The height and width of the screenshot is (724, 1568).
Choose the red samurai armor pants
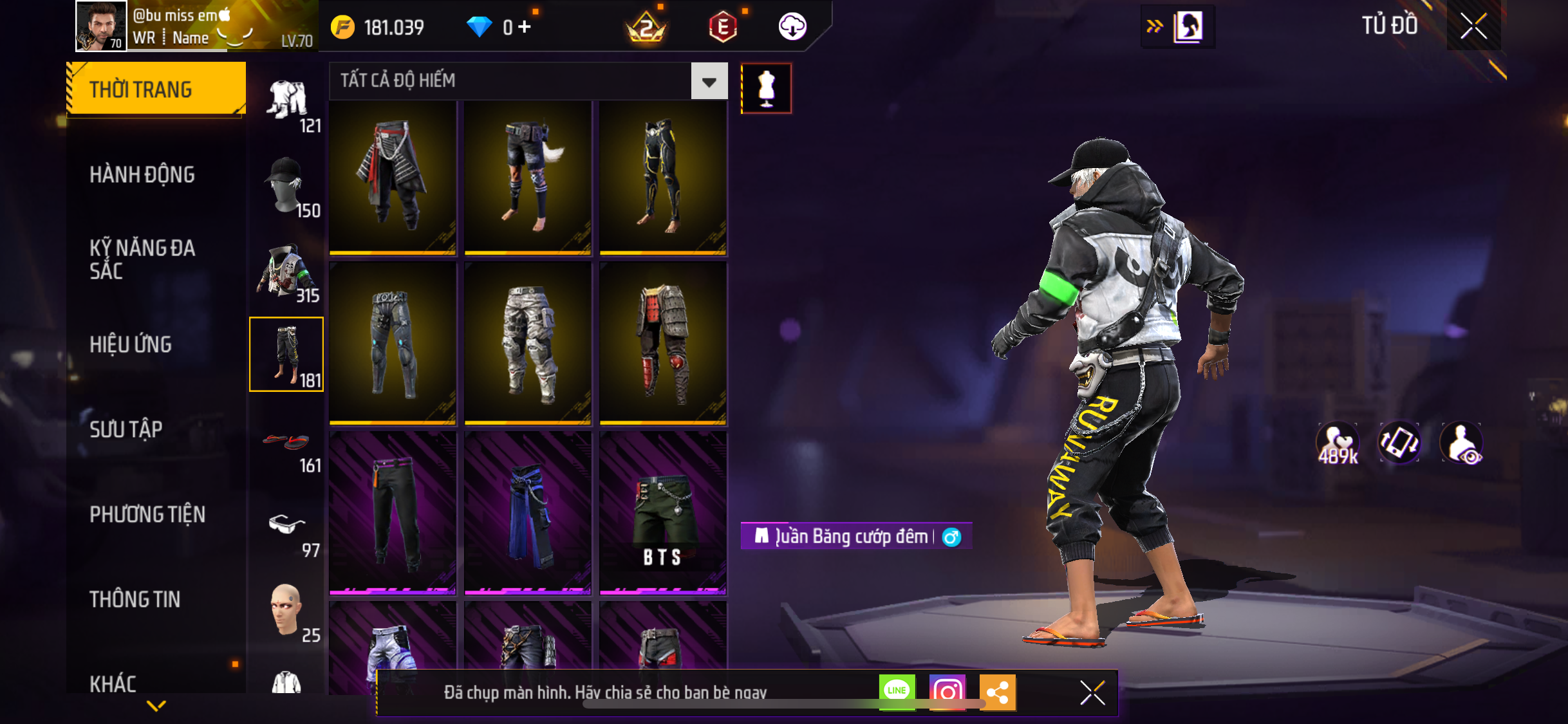pos(663,343)
